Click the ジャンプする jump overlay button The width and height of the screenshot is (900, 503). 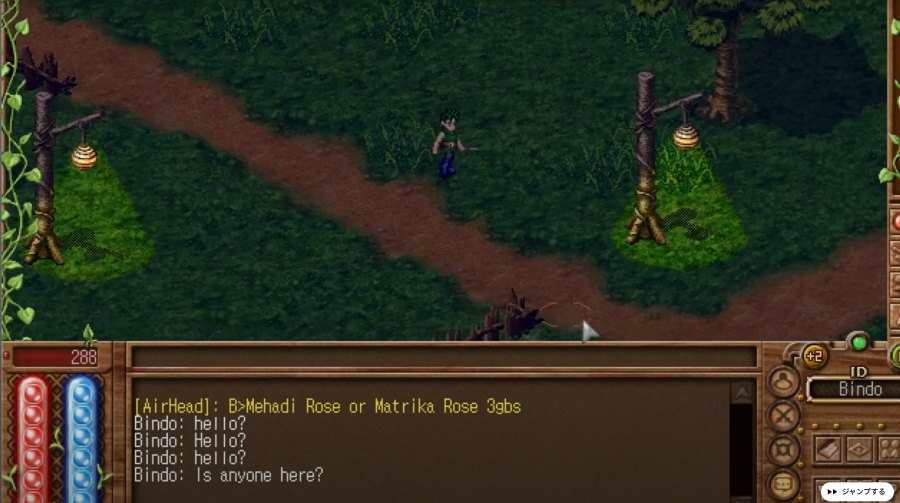(857, 492)
